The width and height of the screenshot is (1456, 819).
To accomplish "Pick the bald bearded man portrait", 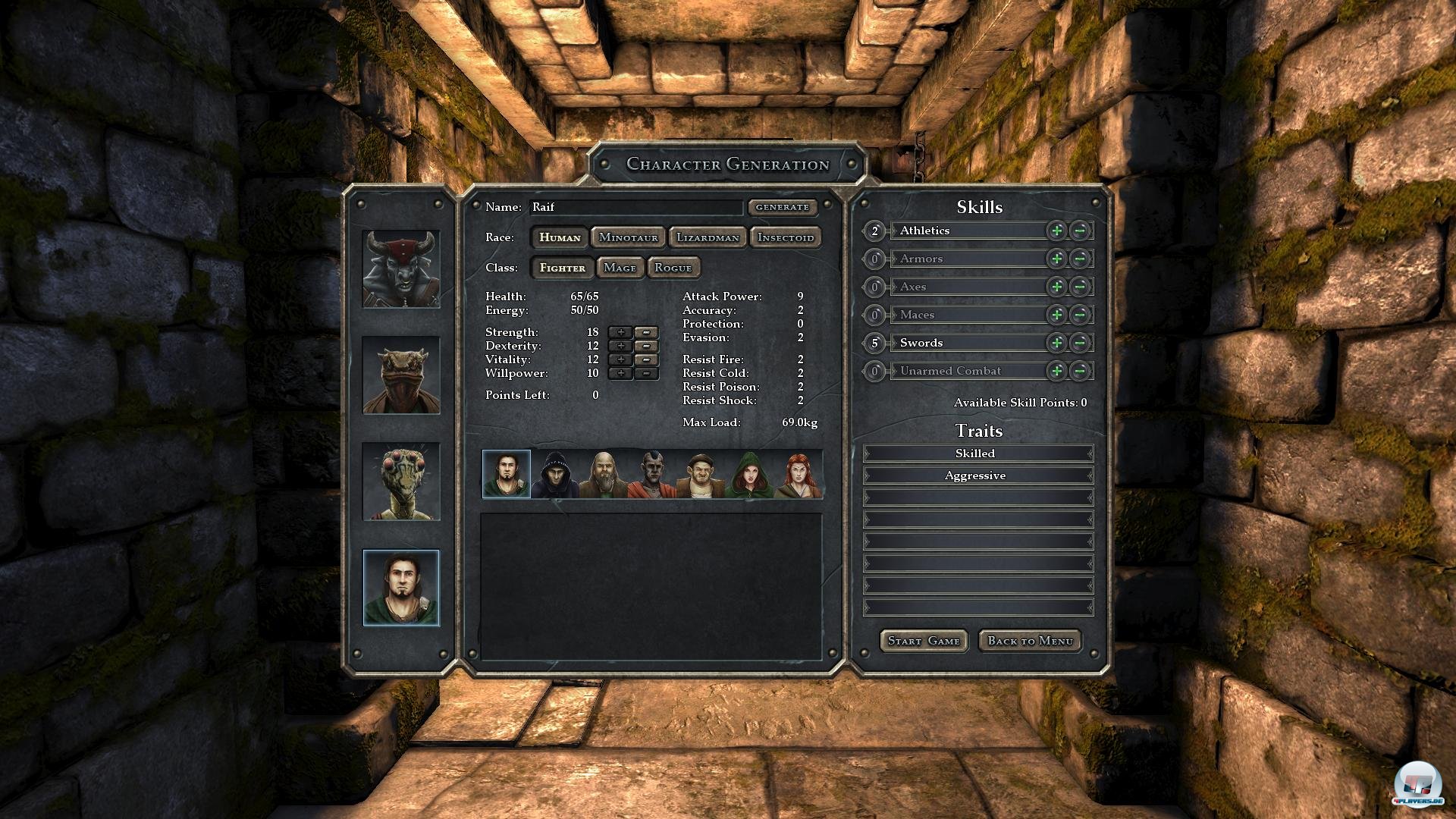I will (604, 475).
